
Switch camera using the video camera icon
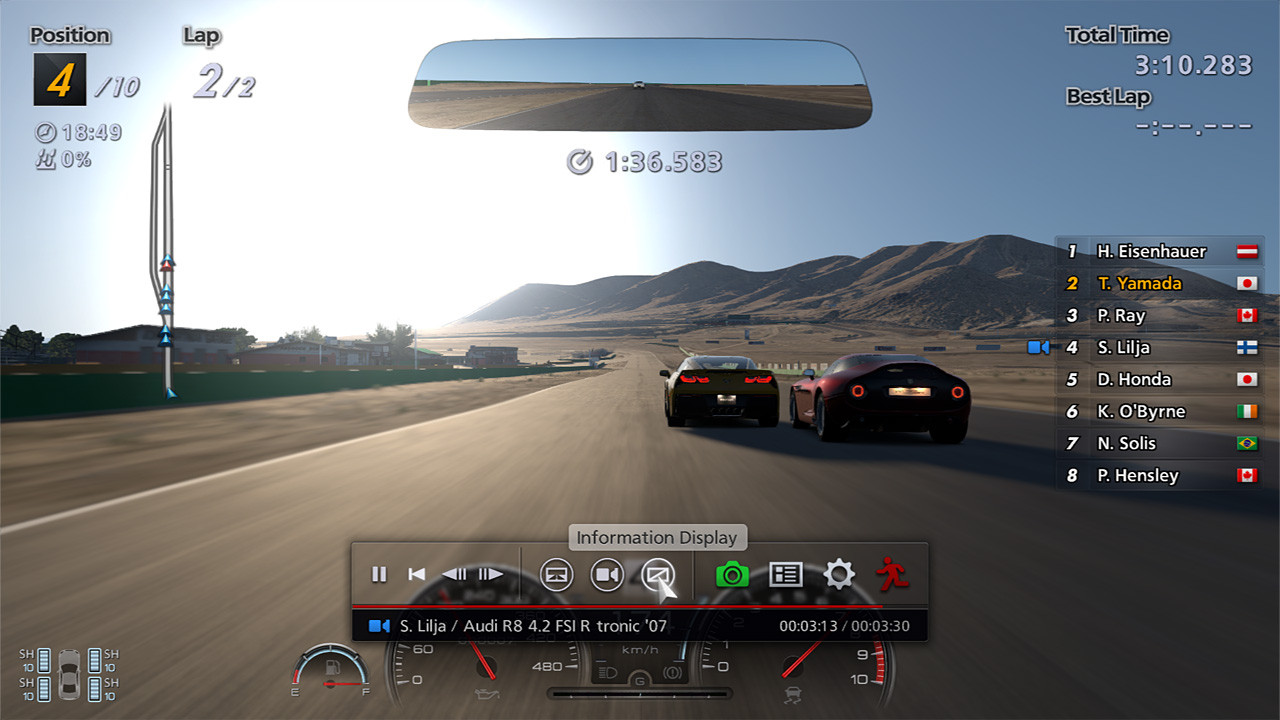(x=607, y=574)
